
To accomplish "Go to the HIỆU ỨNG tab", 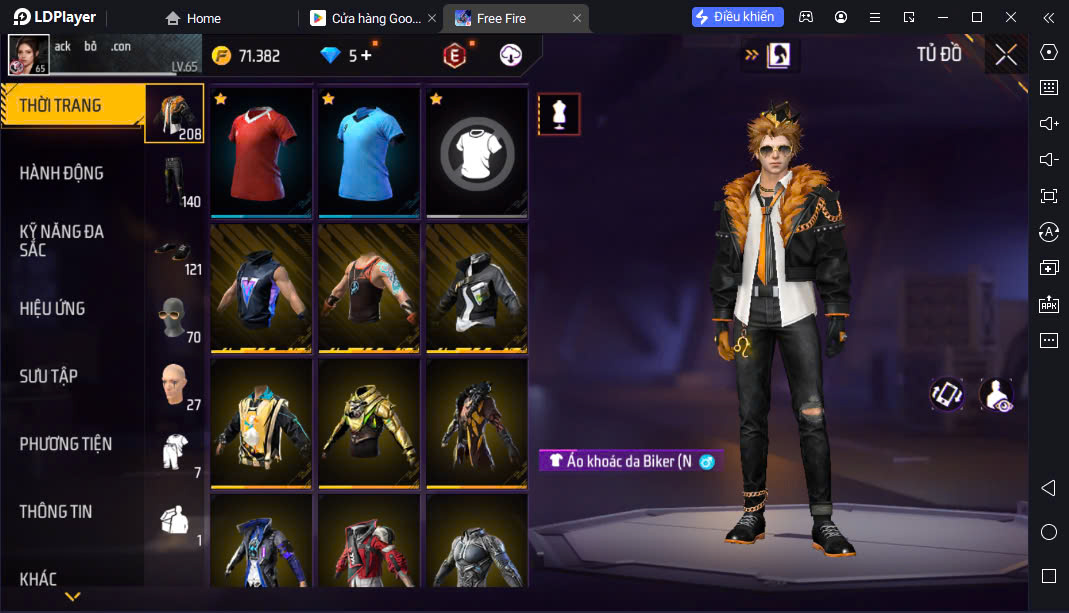I will [52, 308].
